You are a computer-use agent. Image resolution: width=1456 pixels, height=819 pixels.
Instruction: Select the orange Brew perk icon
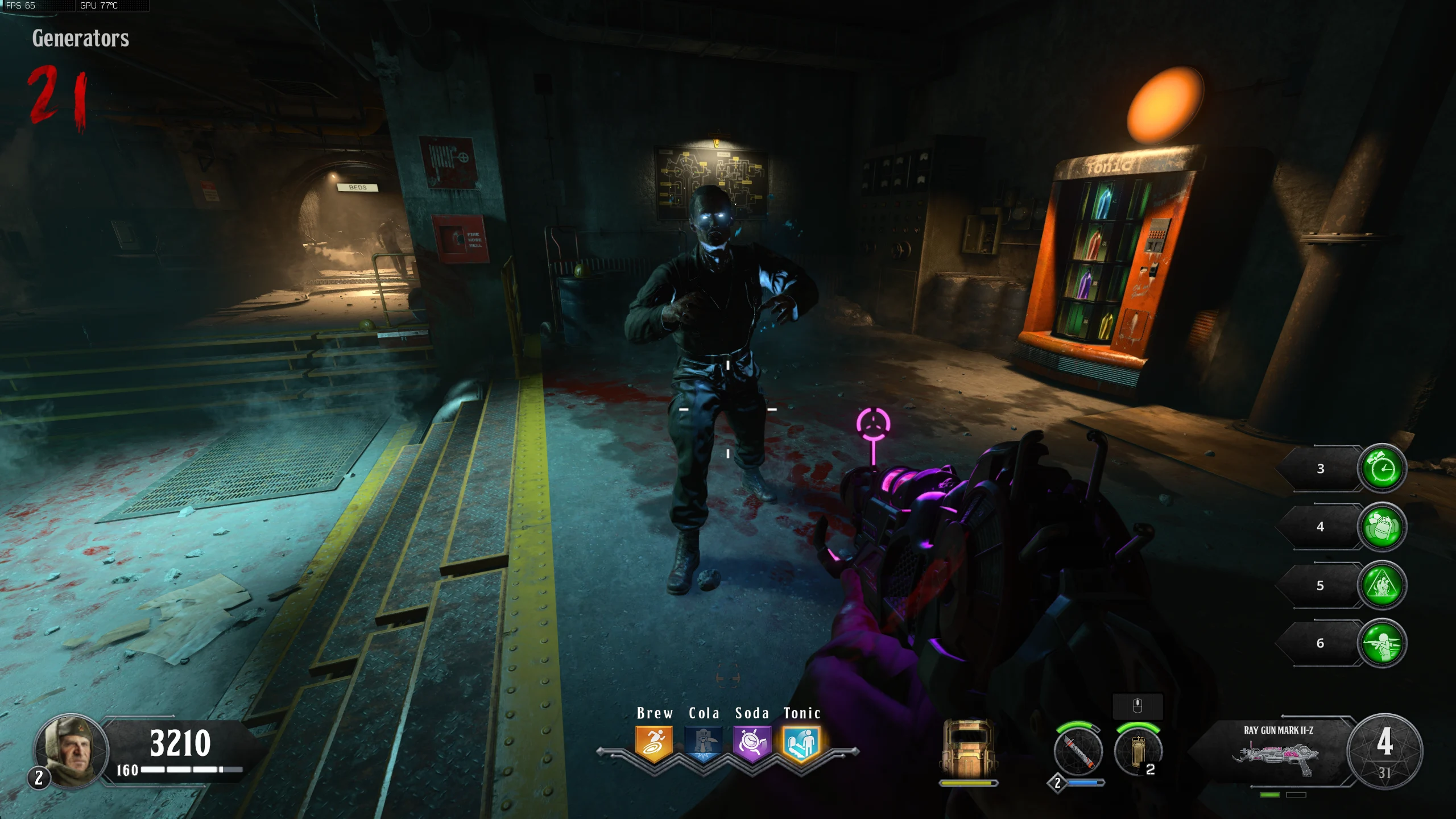coord(654,743)
